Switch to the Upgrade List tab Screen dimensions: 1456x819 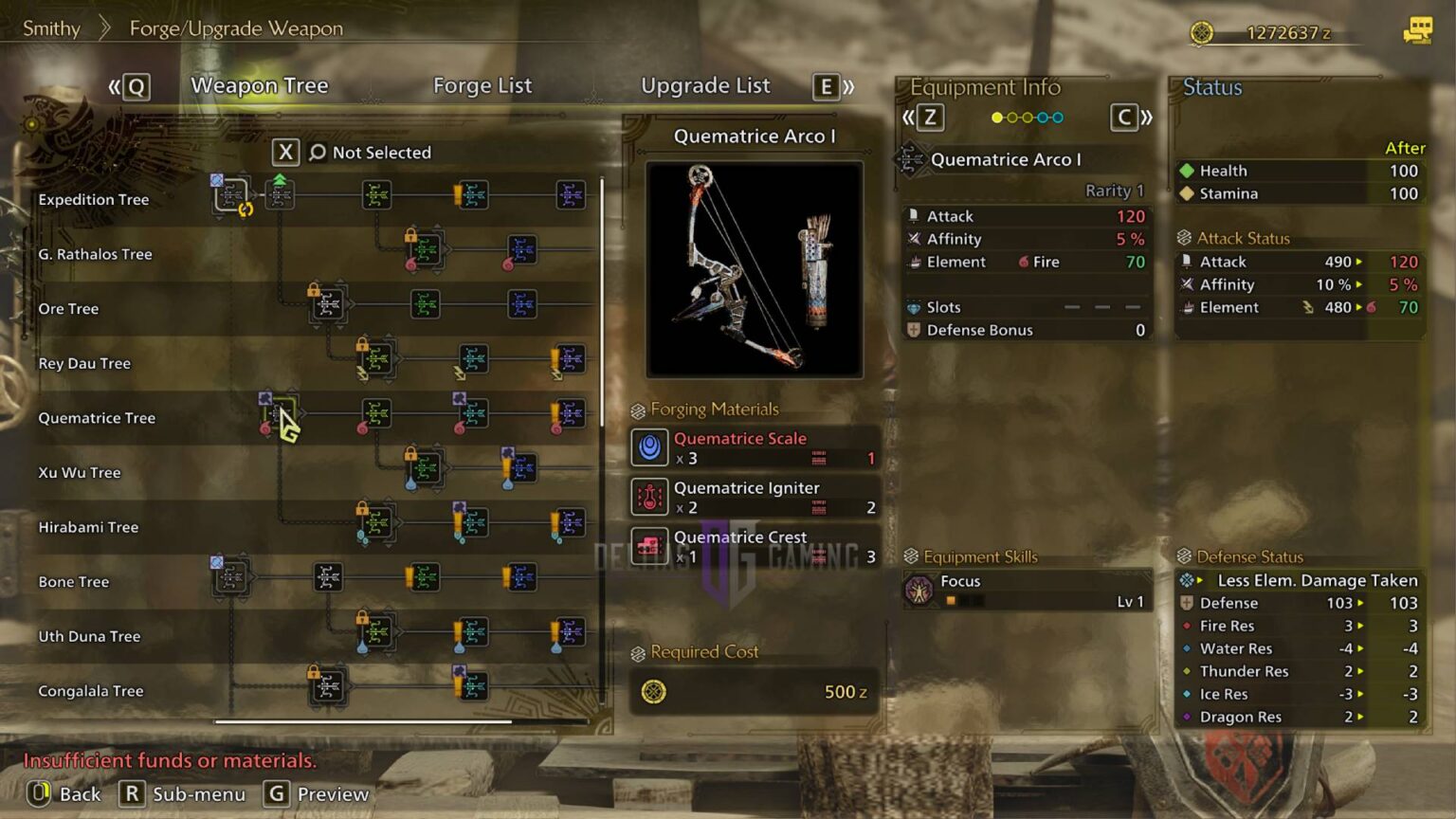pyautogui.click(x=705, y=85)
